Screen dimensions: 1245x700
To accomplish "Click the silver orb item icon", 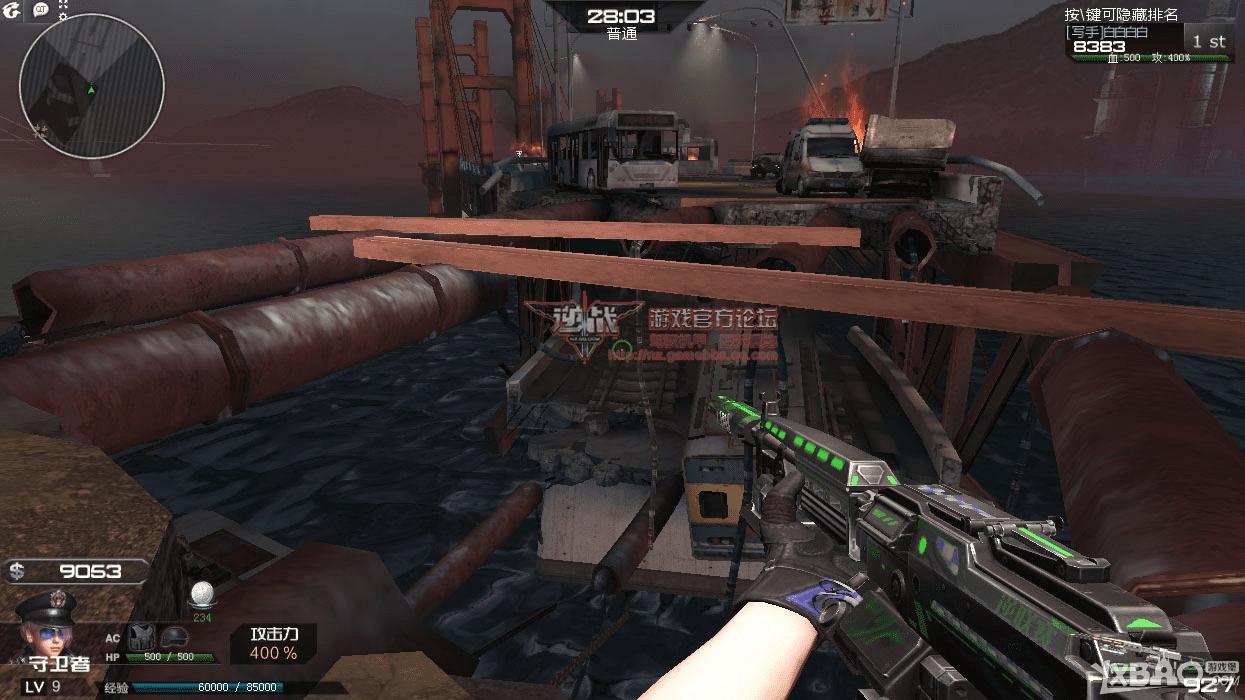I will (x=202, y=592).
